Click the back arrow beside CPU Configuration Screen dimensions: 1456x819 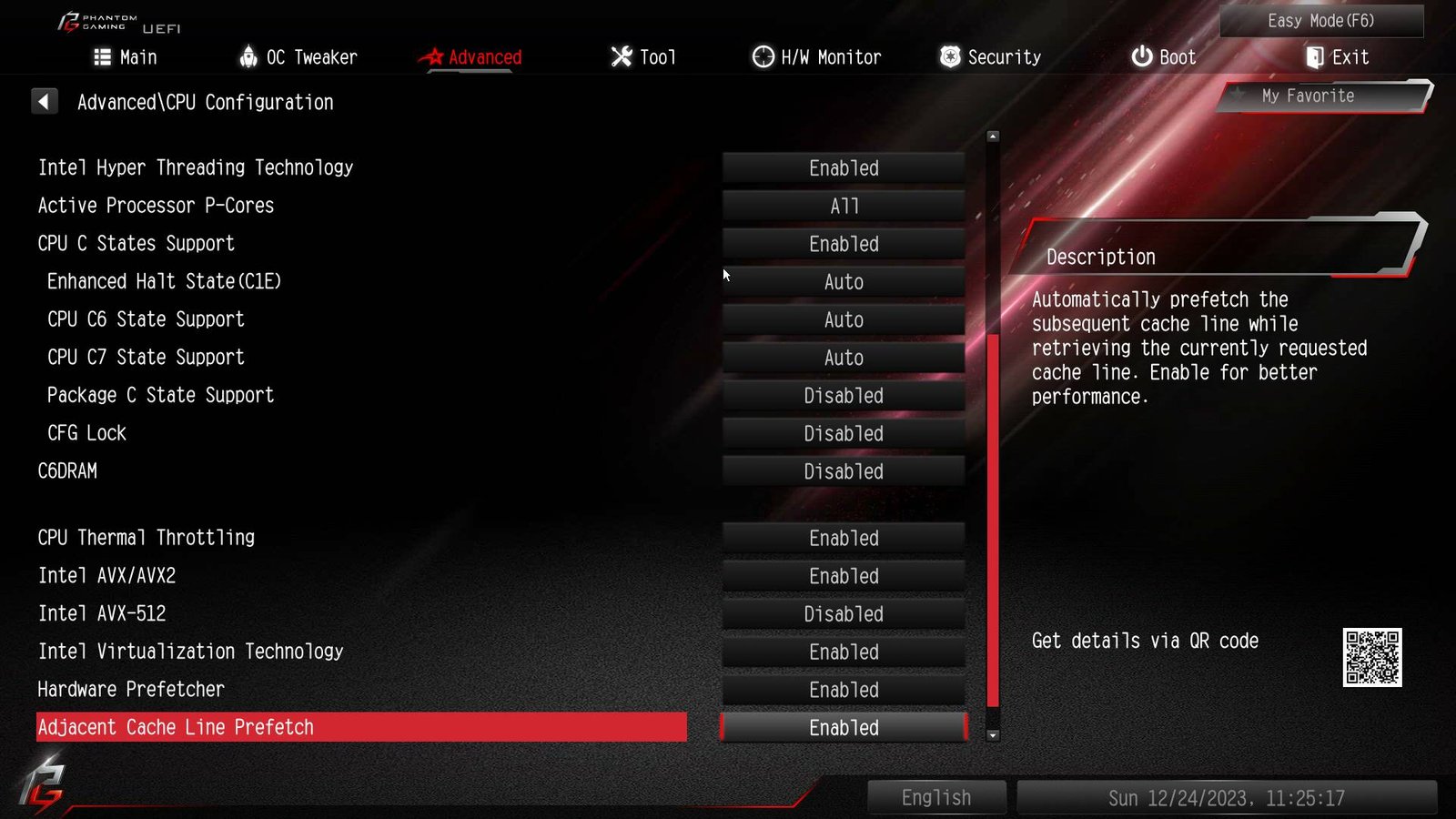tap(44, 102)
